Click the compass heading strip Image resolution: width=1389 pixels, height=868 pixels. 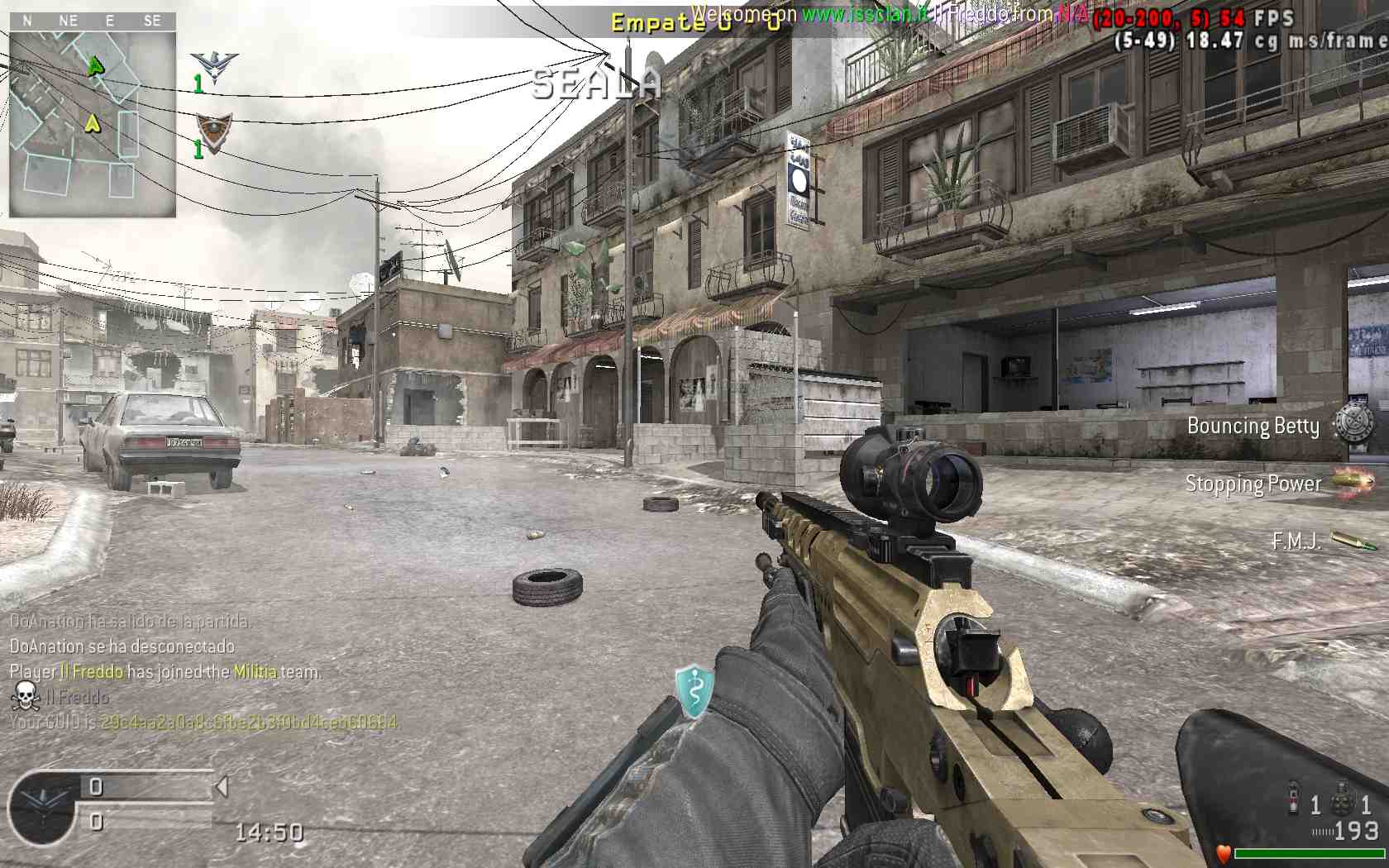[93, 21]
